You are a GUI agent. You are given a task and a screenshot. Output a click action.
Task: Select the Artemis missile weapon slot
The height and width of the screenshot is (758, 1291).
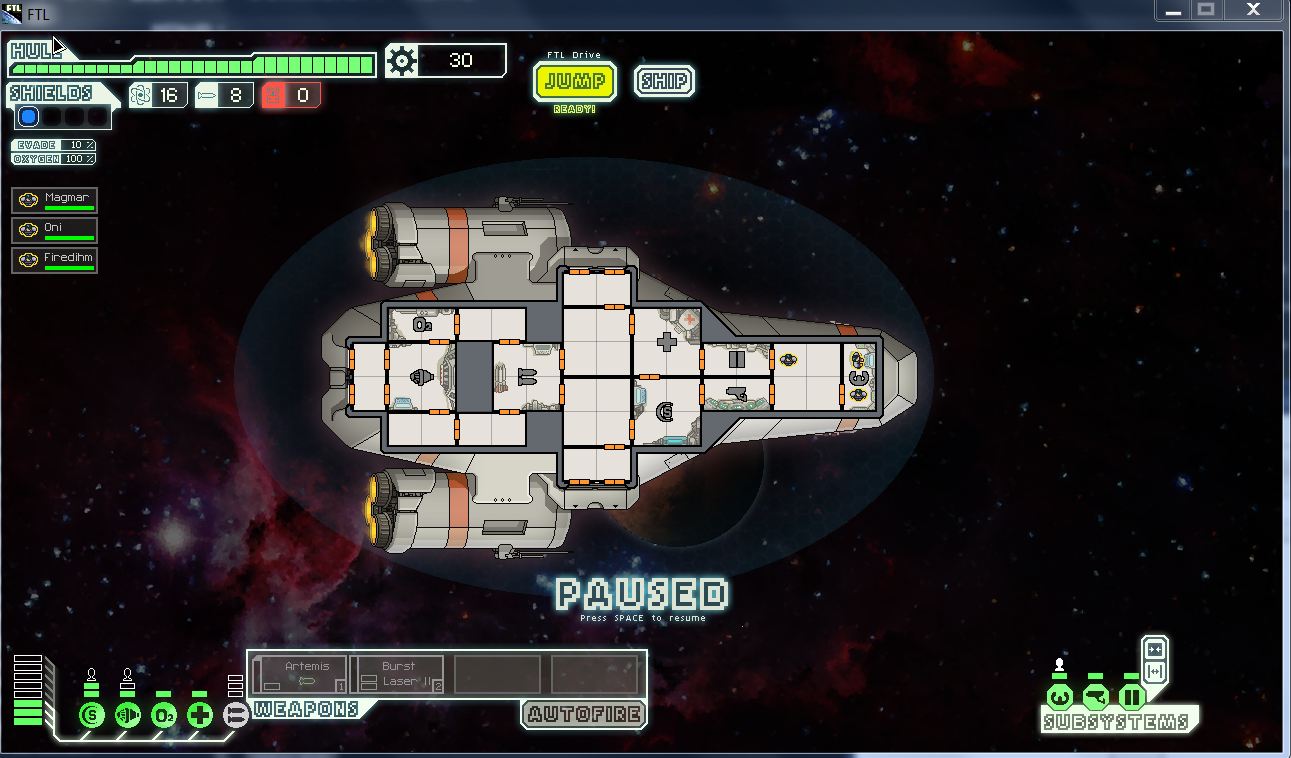pos(300,674)
